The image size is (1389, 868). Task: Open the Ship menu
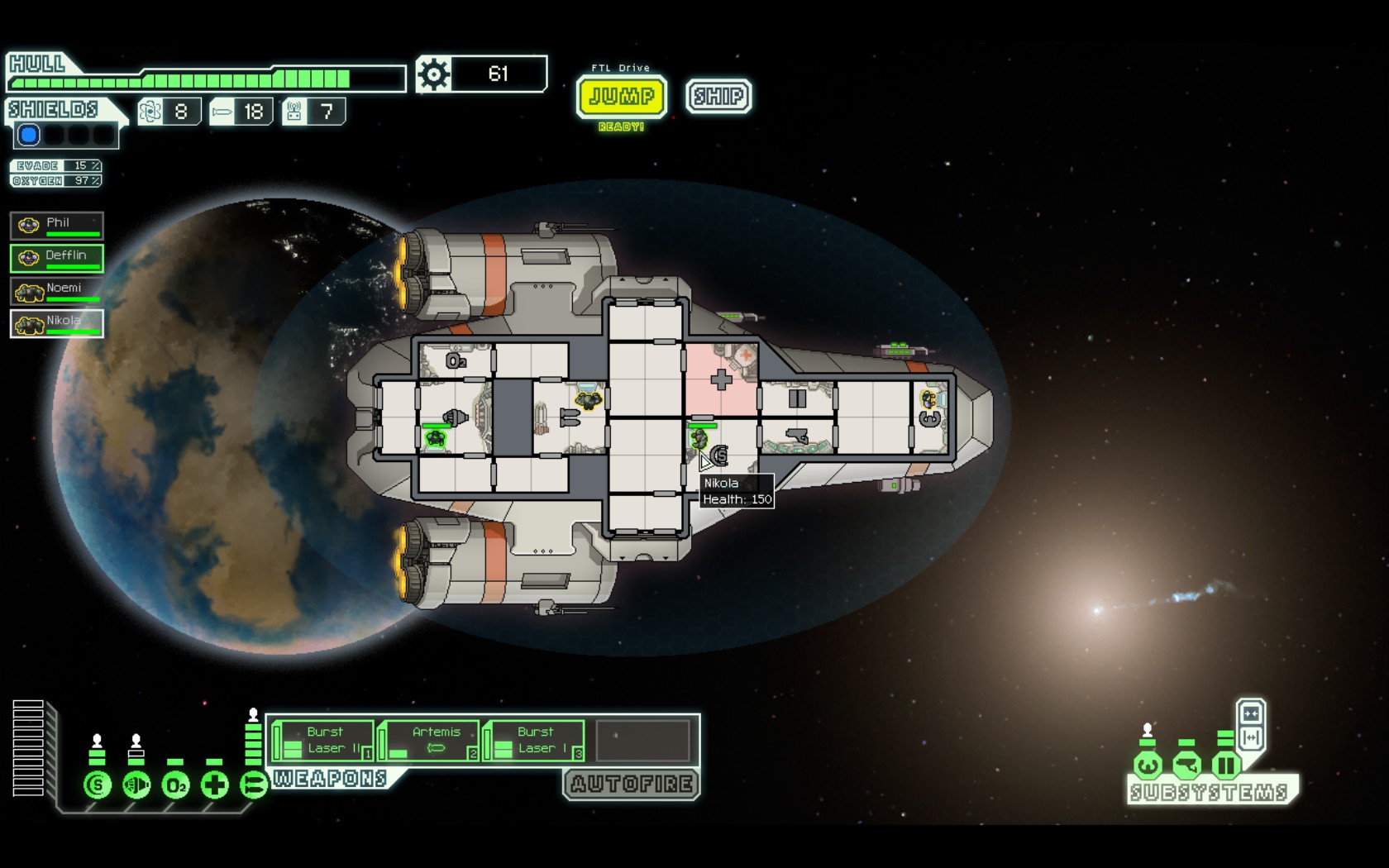point(718,97)
